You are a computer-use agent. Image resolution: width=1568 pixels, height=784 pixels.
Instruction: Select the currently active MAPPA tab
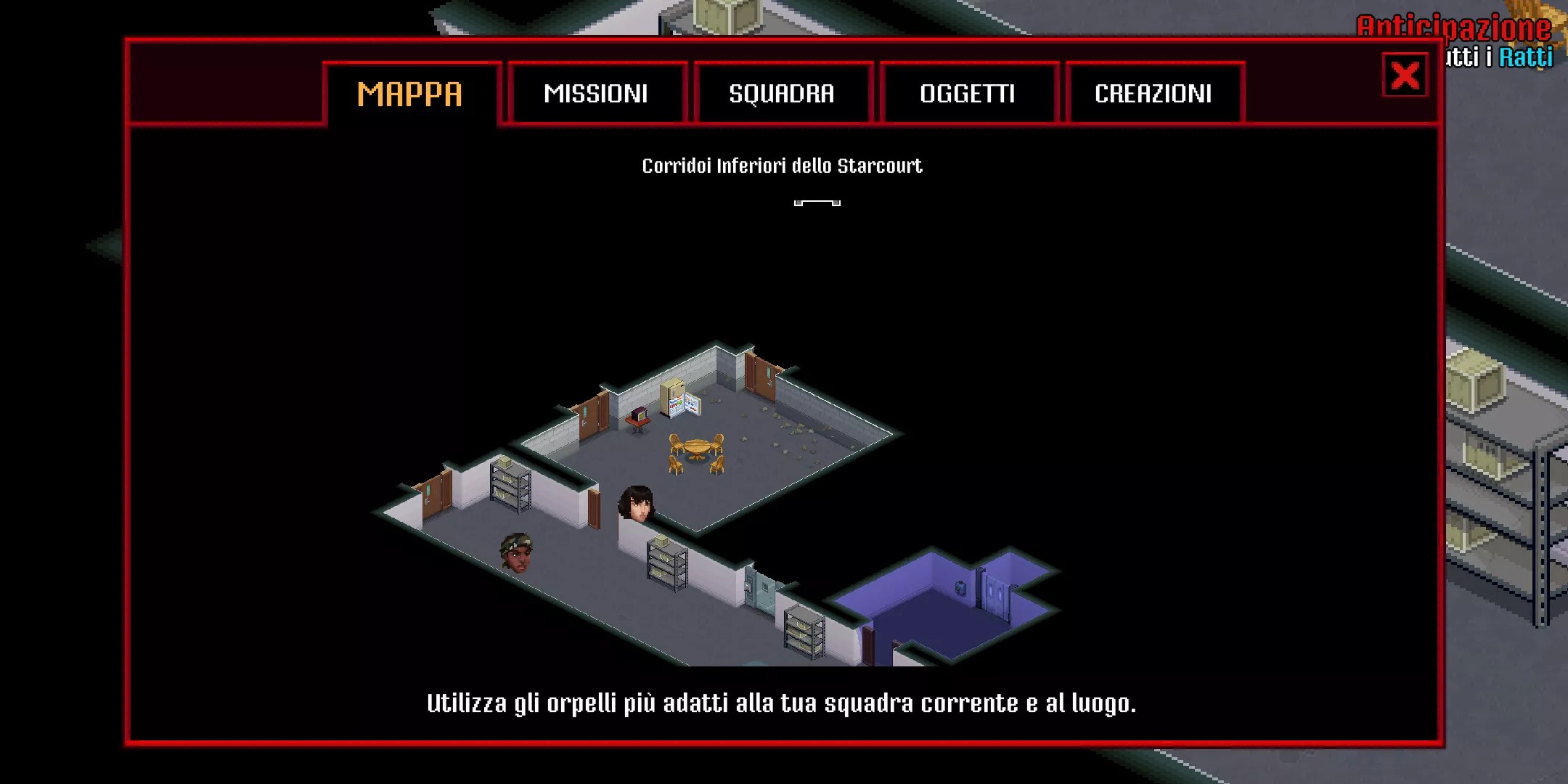click(x=410, y=93)
